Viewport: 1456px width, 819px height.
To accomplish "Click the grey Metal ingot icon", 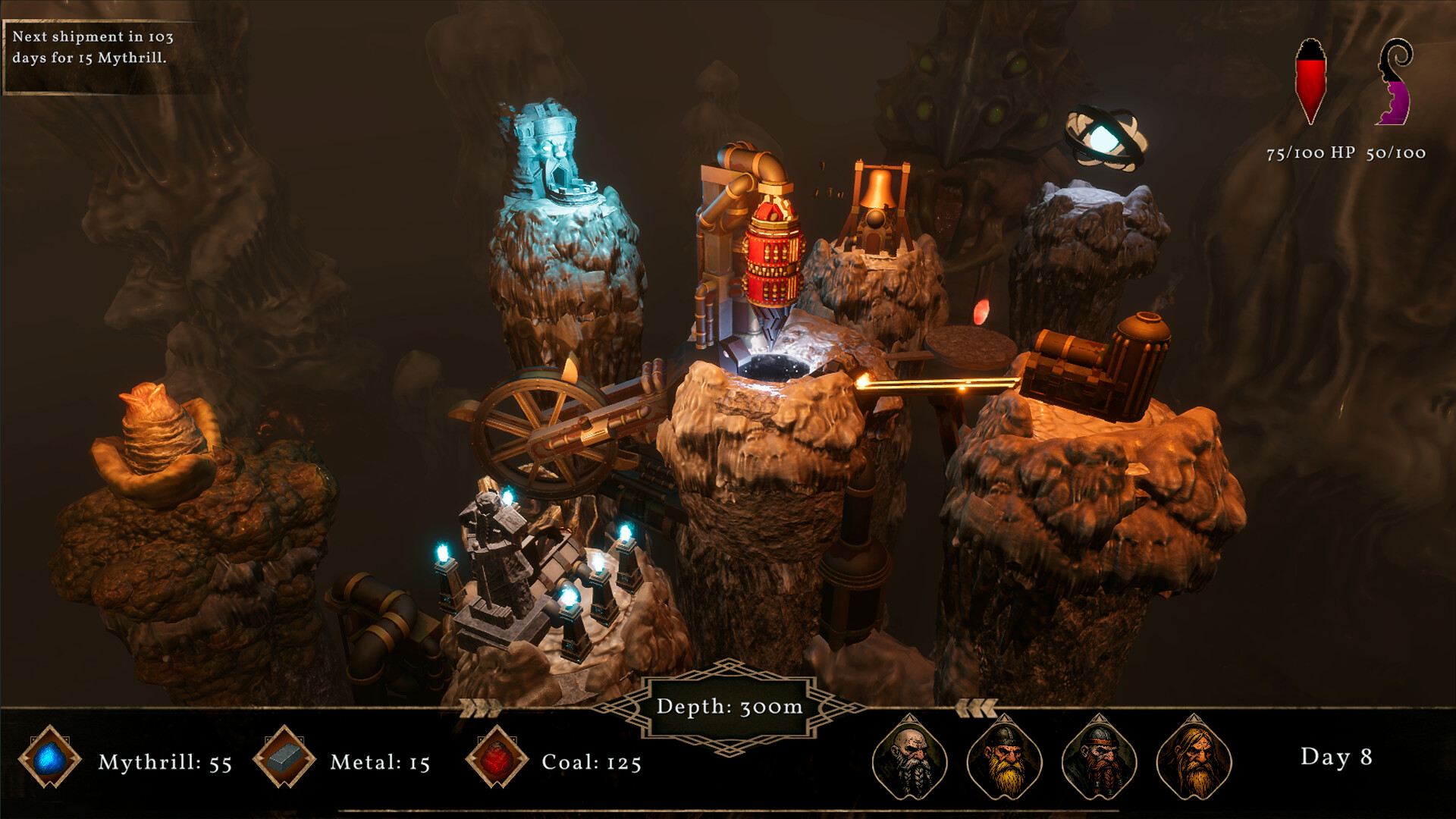I will 284,757.
